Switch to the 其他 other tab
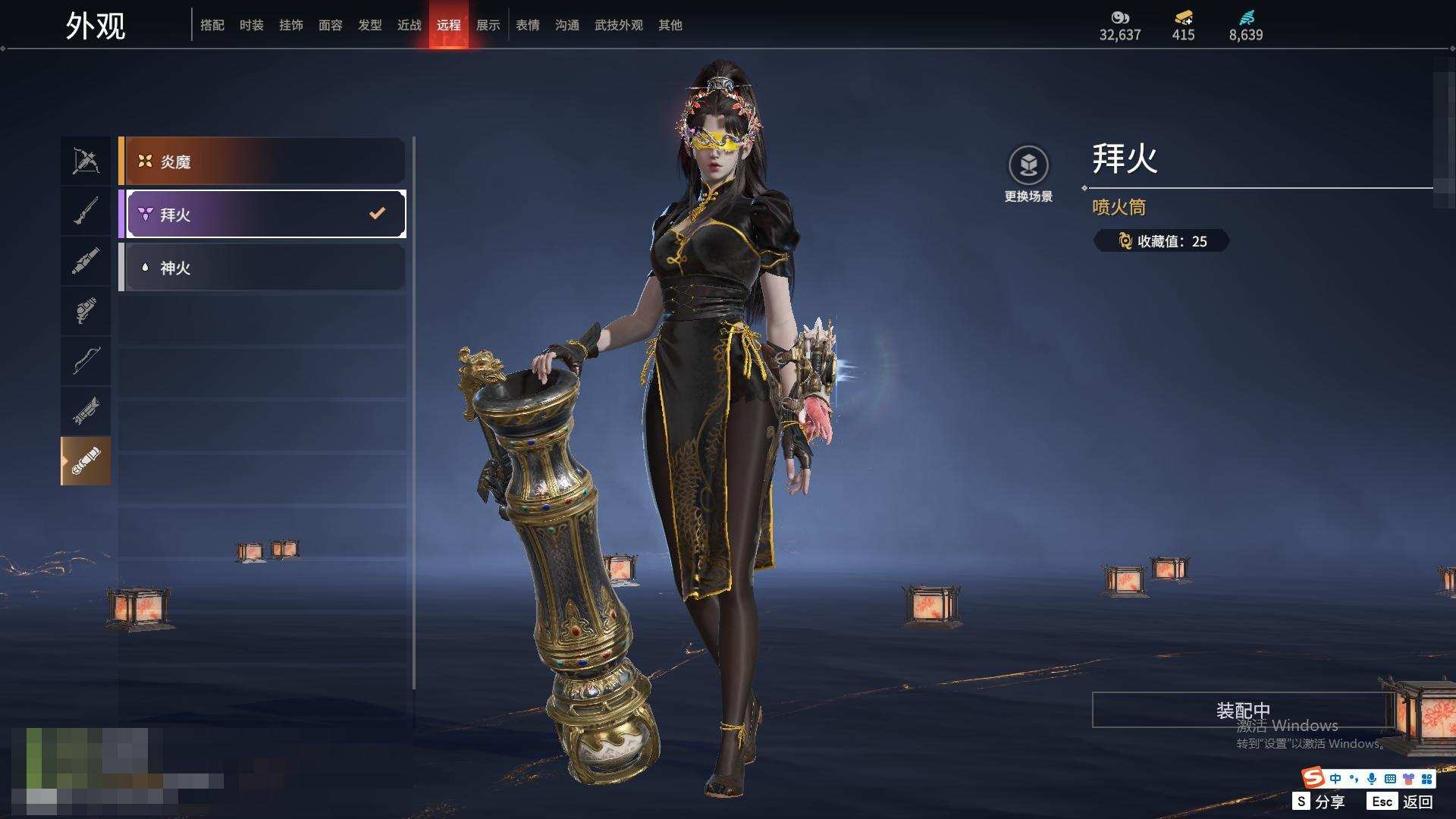Screen dimensions: 1456x819 [670, 25]
